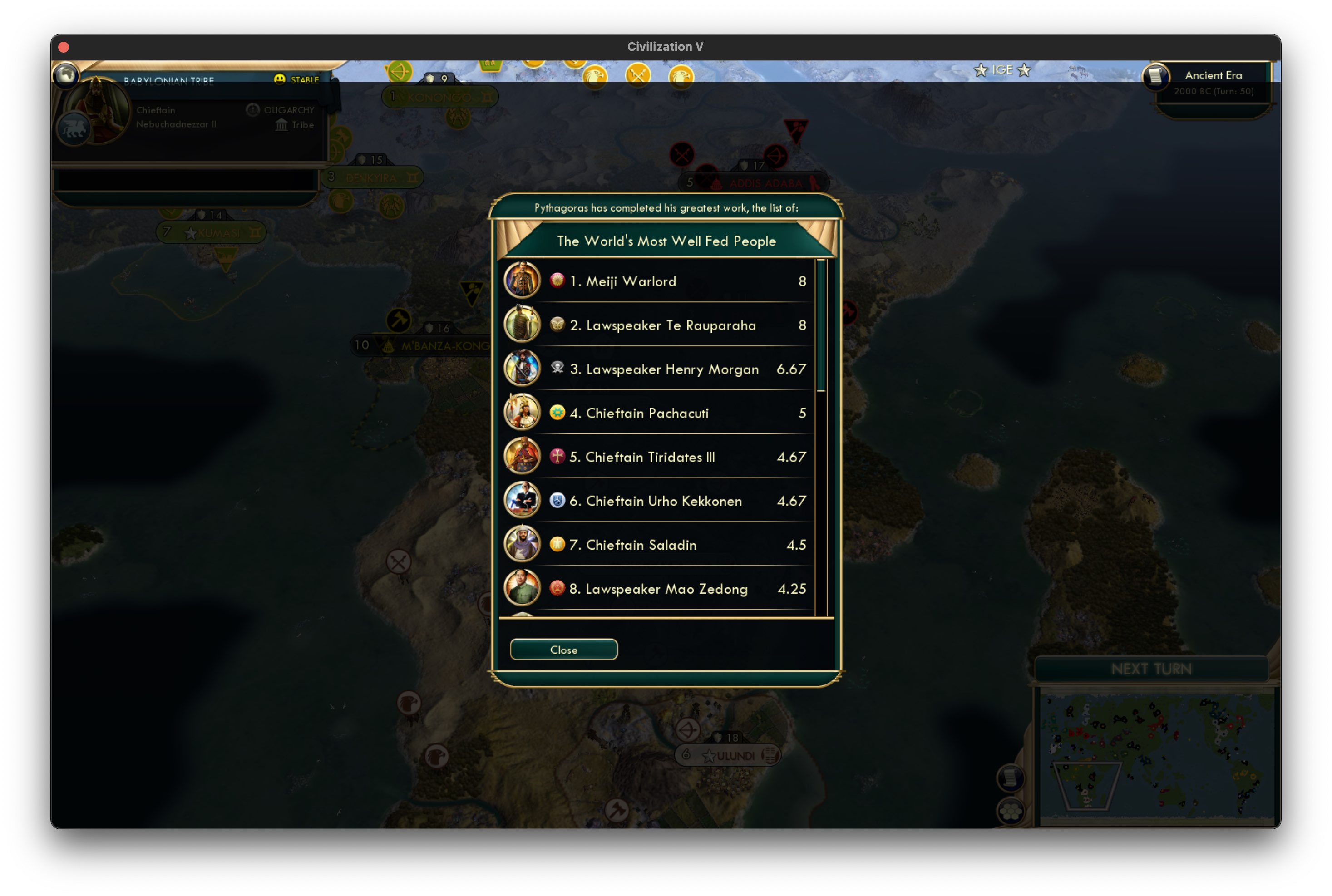Click the ranking list scrollbar thumb
Screen dimensions: 1332x896
pos(821,326)
